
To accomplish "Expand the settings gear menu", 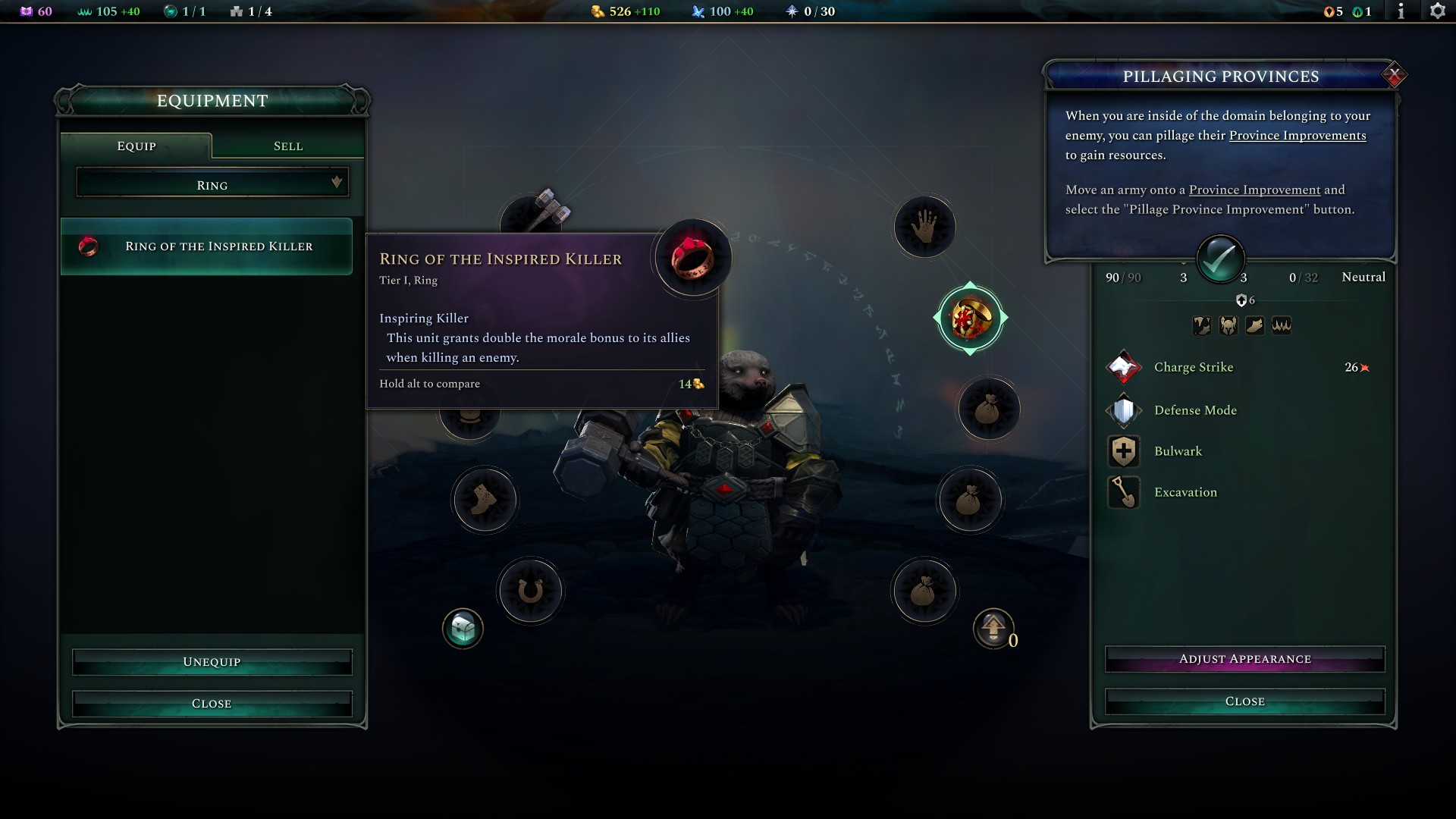I will (x=1439, y=11).
